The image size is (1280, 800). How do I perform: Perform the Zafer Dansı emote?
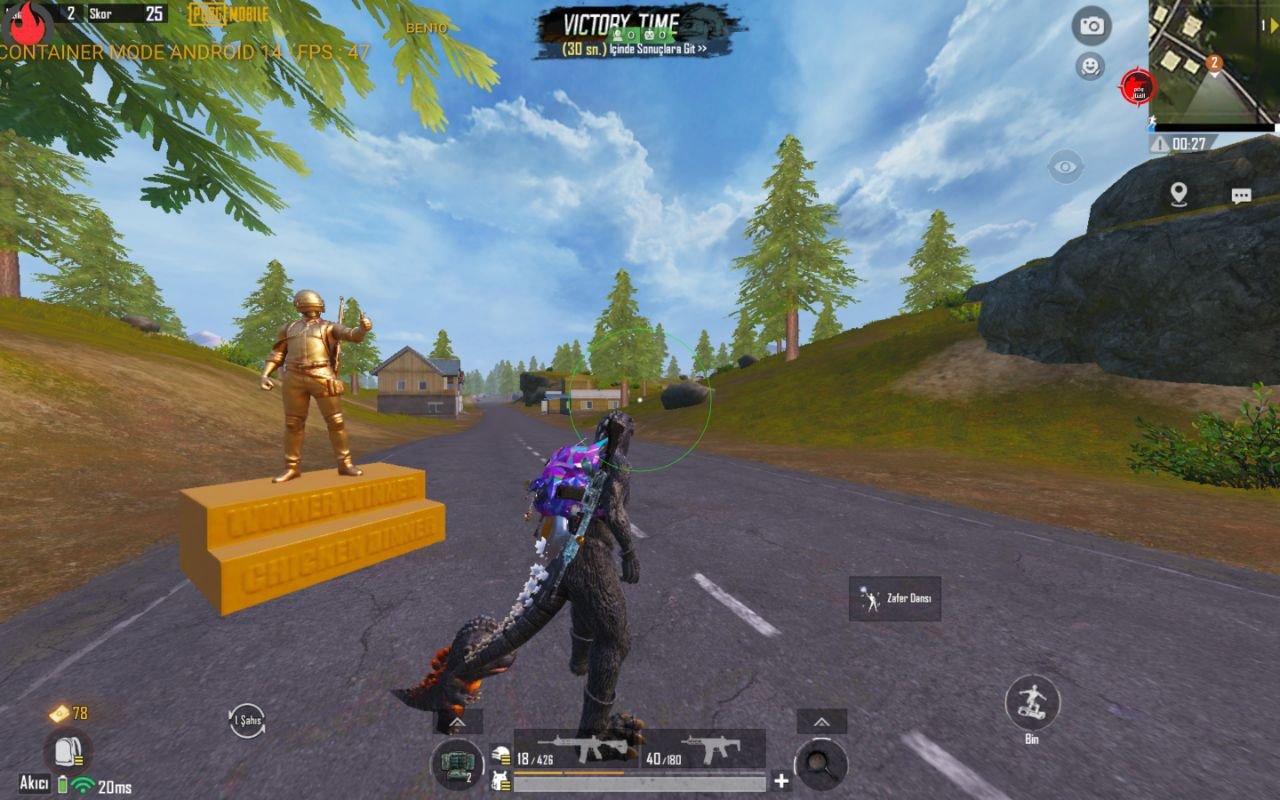pos(895,599)
